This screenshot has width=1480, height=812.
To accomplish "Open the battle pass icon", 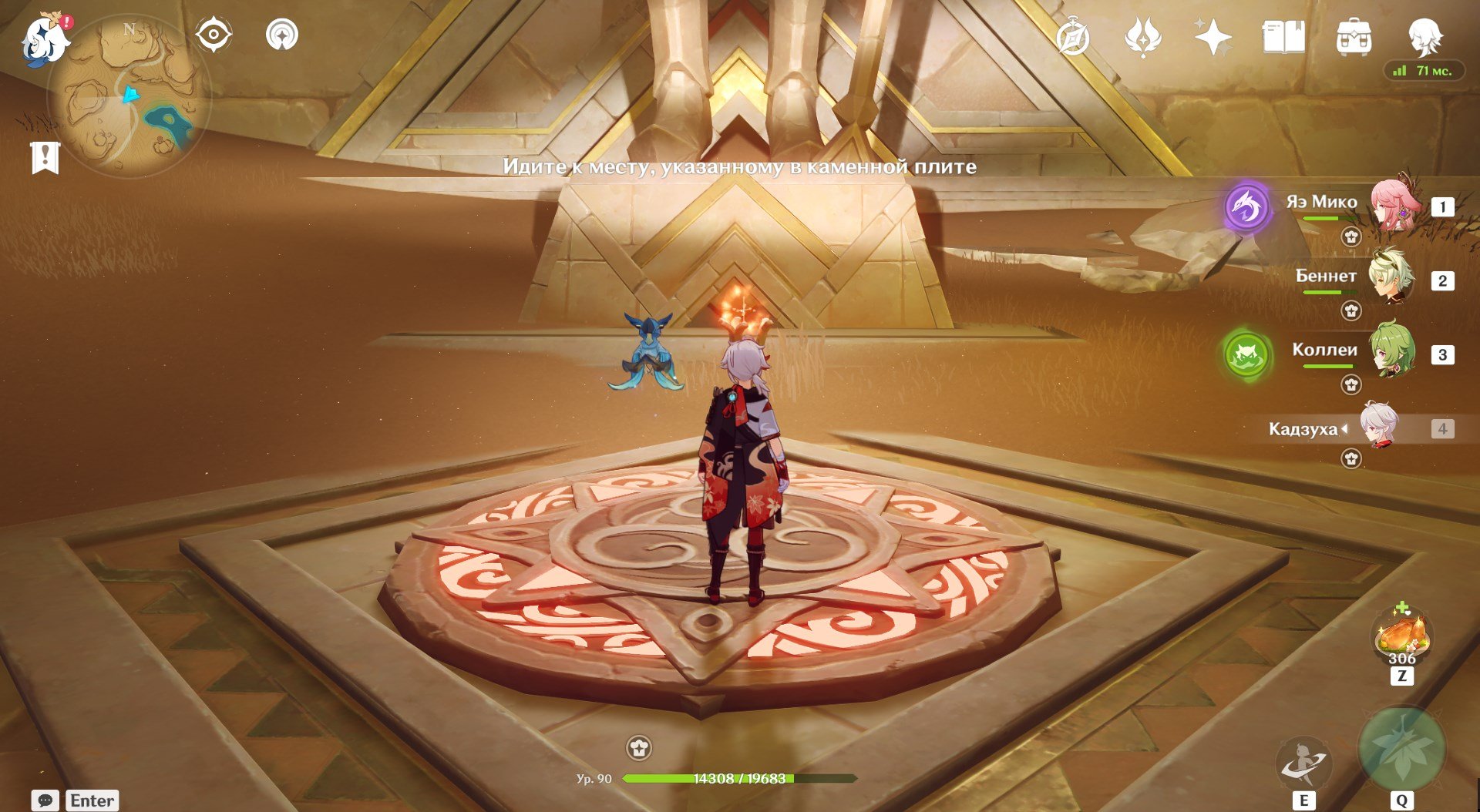I will click(1142, 37).
